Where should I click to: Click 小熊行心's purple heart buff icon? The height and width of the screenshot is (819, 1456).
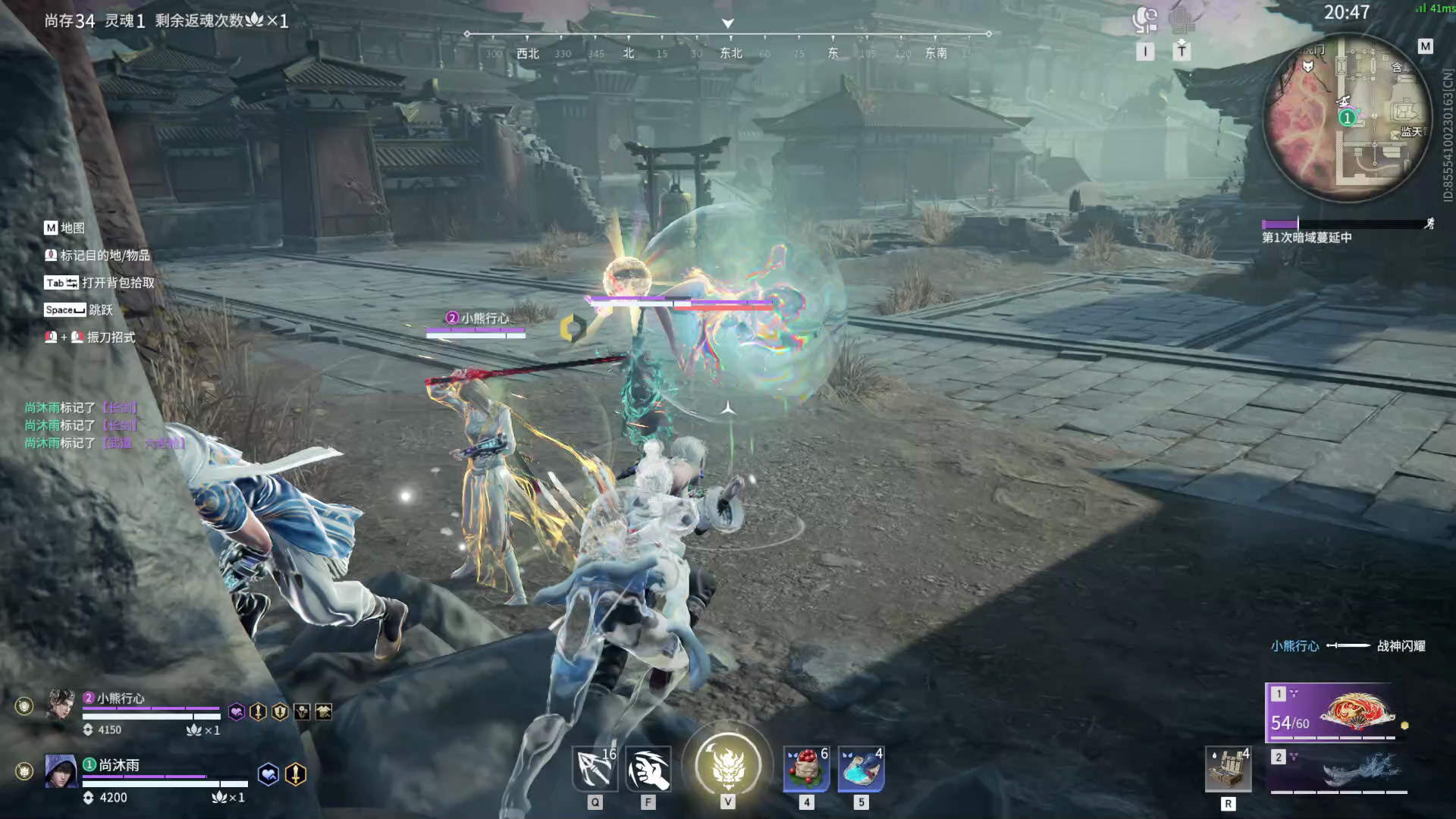[237, 711]
